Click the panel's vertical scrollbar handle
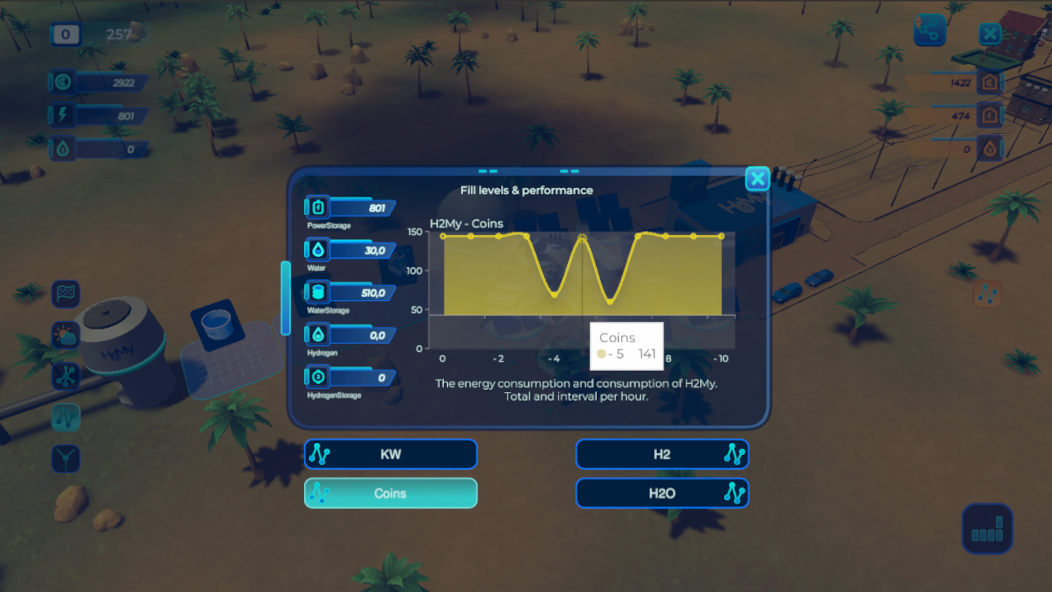 [286, 298]
